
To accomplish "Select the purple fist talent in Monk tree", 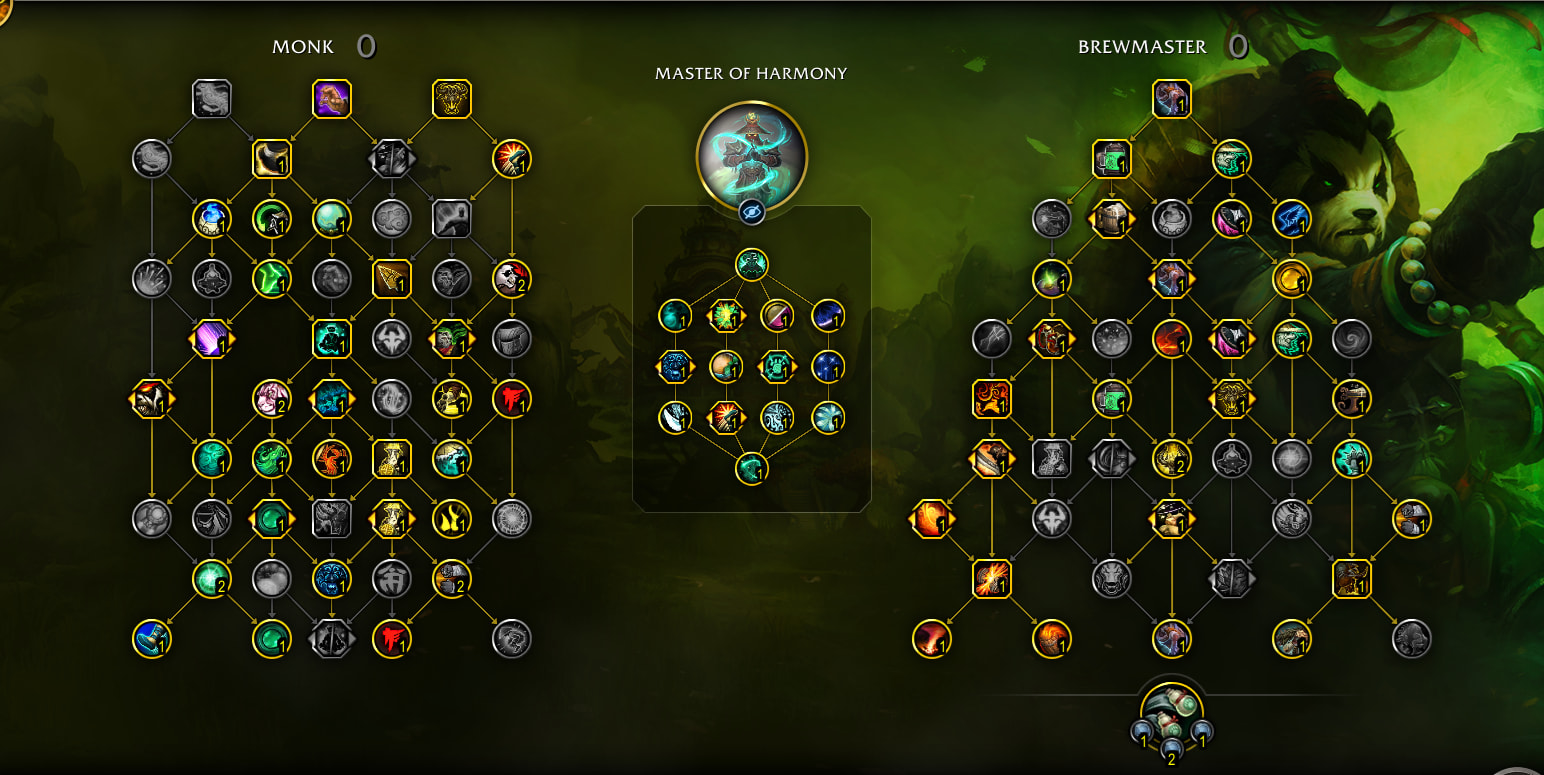I will tap(331, 99).
